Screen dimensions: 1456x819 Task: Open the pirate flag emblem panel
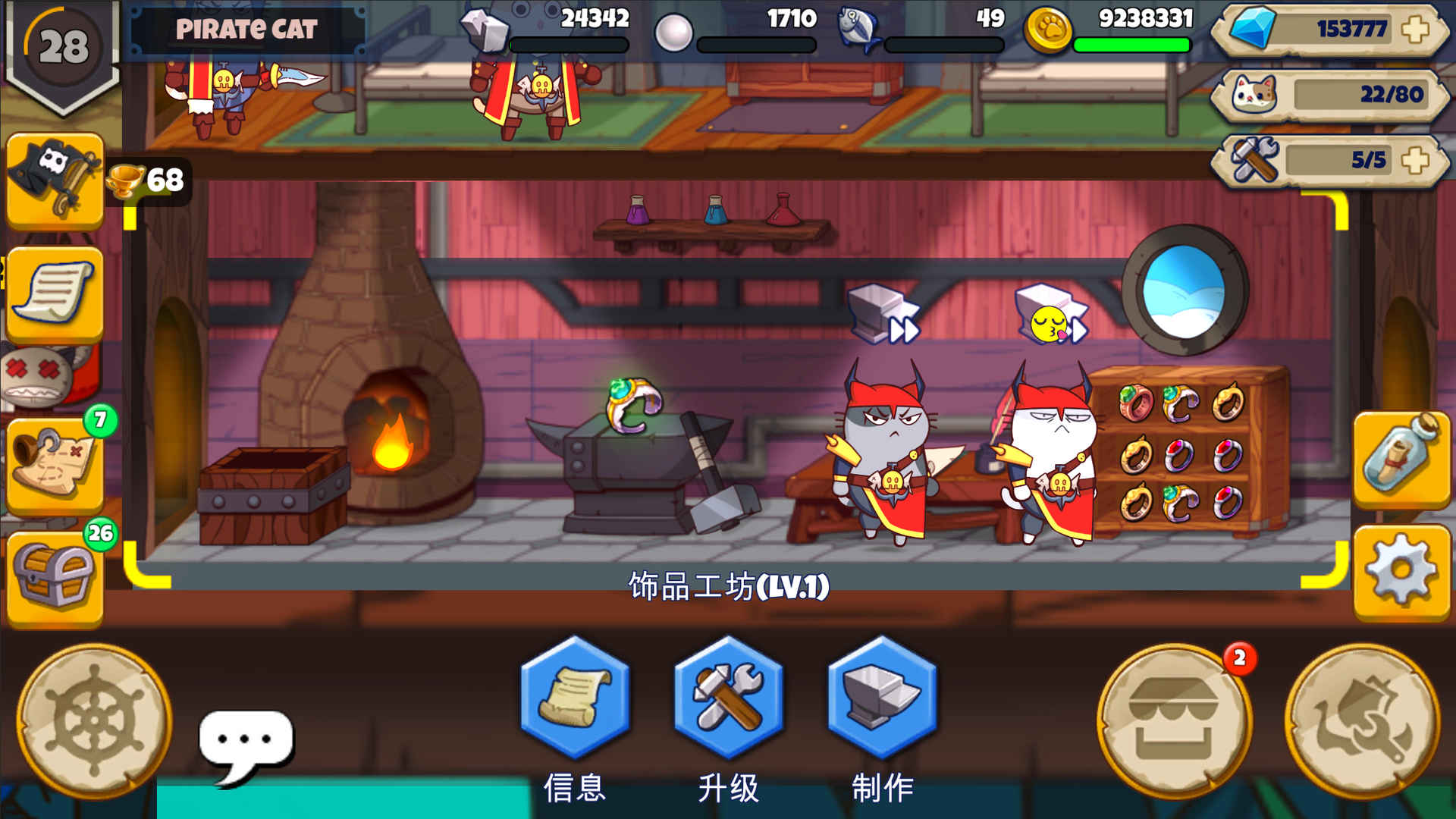[x=53, y=182]
